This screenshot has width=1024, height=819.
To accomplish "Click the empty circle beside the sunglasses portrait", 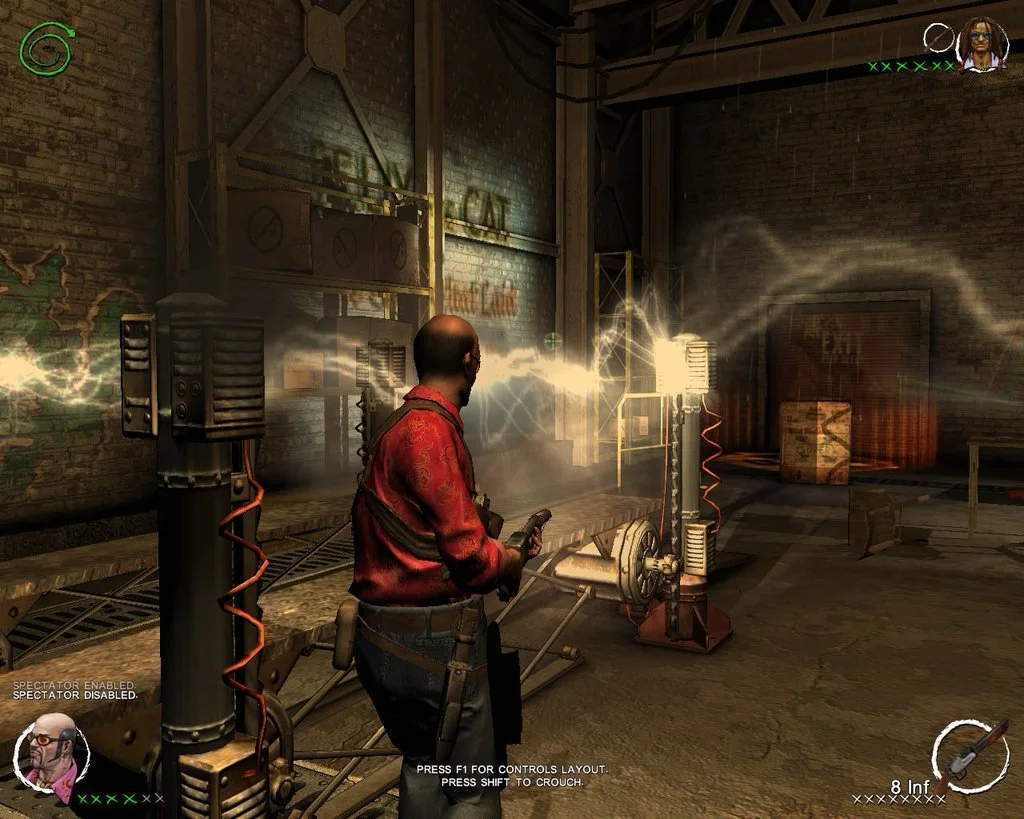I will coord(938,38).
